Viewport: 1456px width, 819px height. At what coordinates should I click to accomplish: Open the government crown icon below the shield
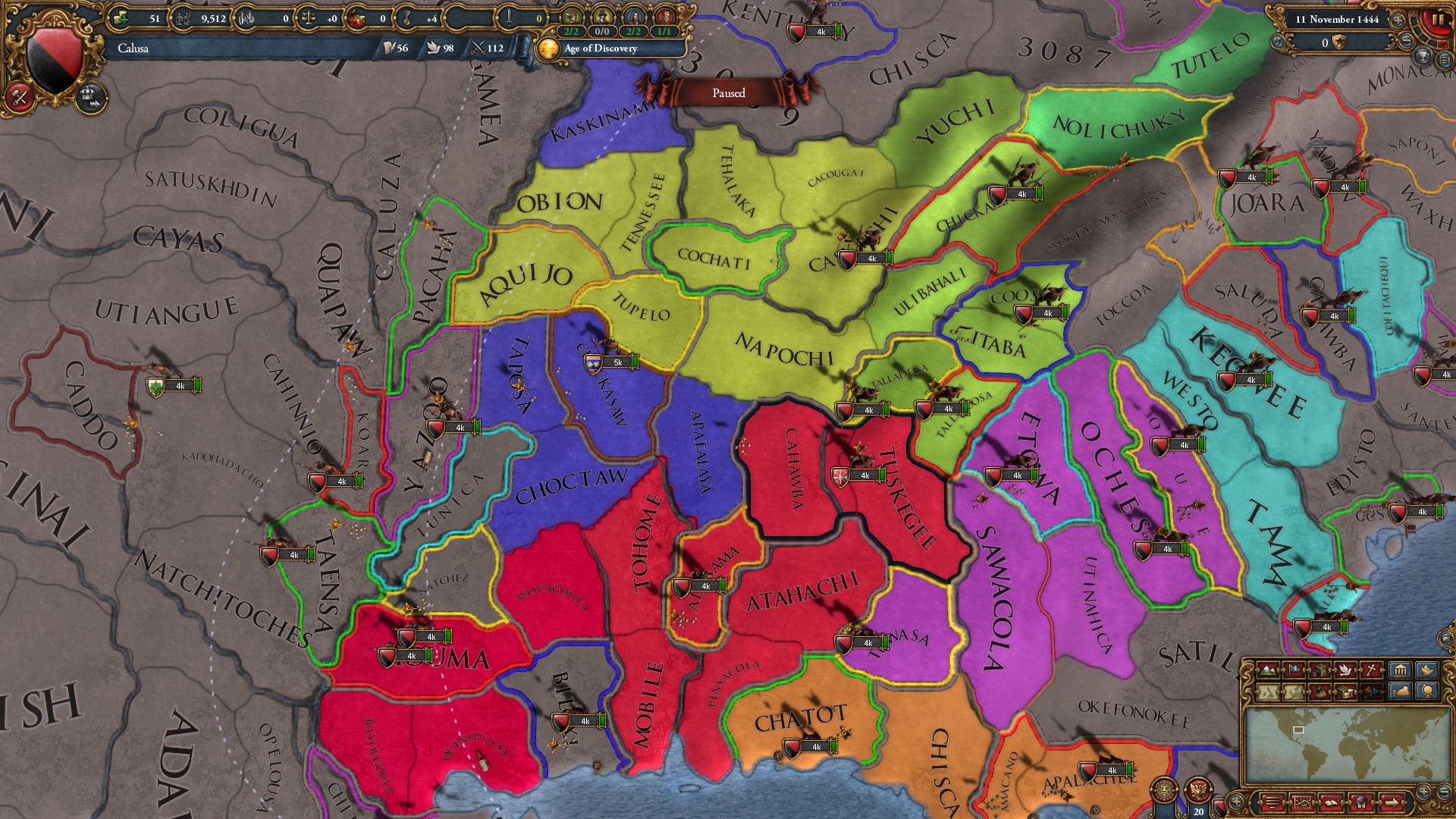tap(89, 99)
